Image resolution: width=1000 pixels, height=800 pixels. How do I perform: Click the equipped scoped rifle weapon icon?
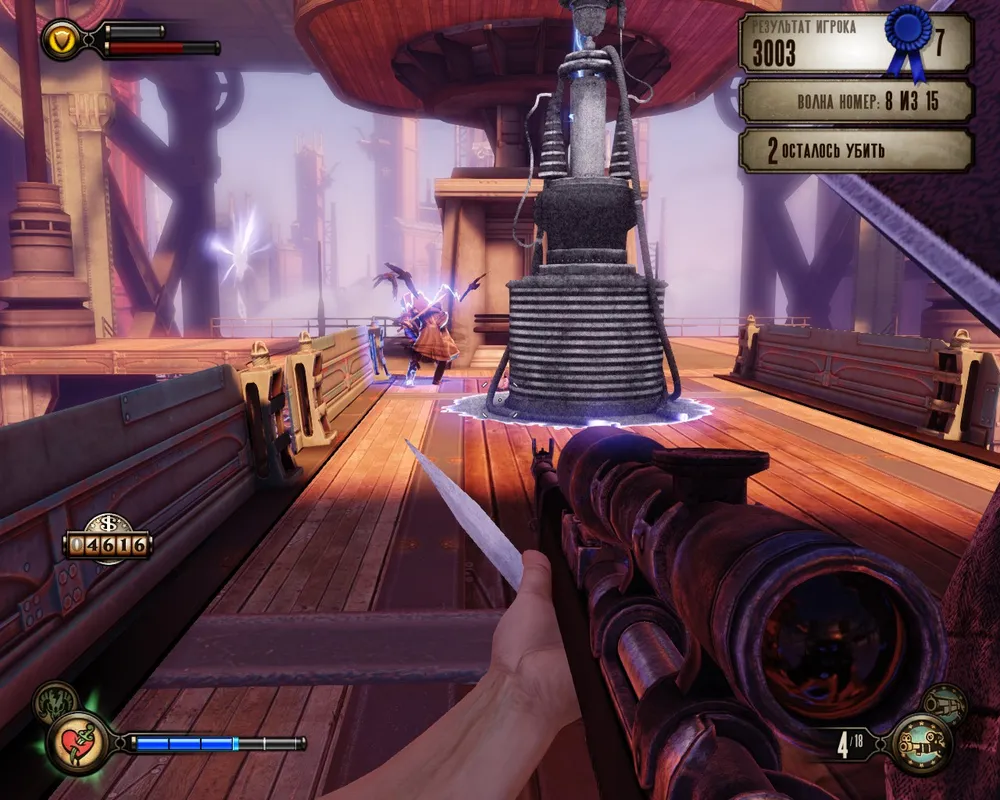click(921, 745)
